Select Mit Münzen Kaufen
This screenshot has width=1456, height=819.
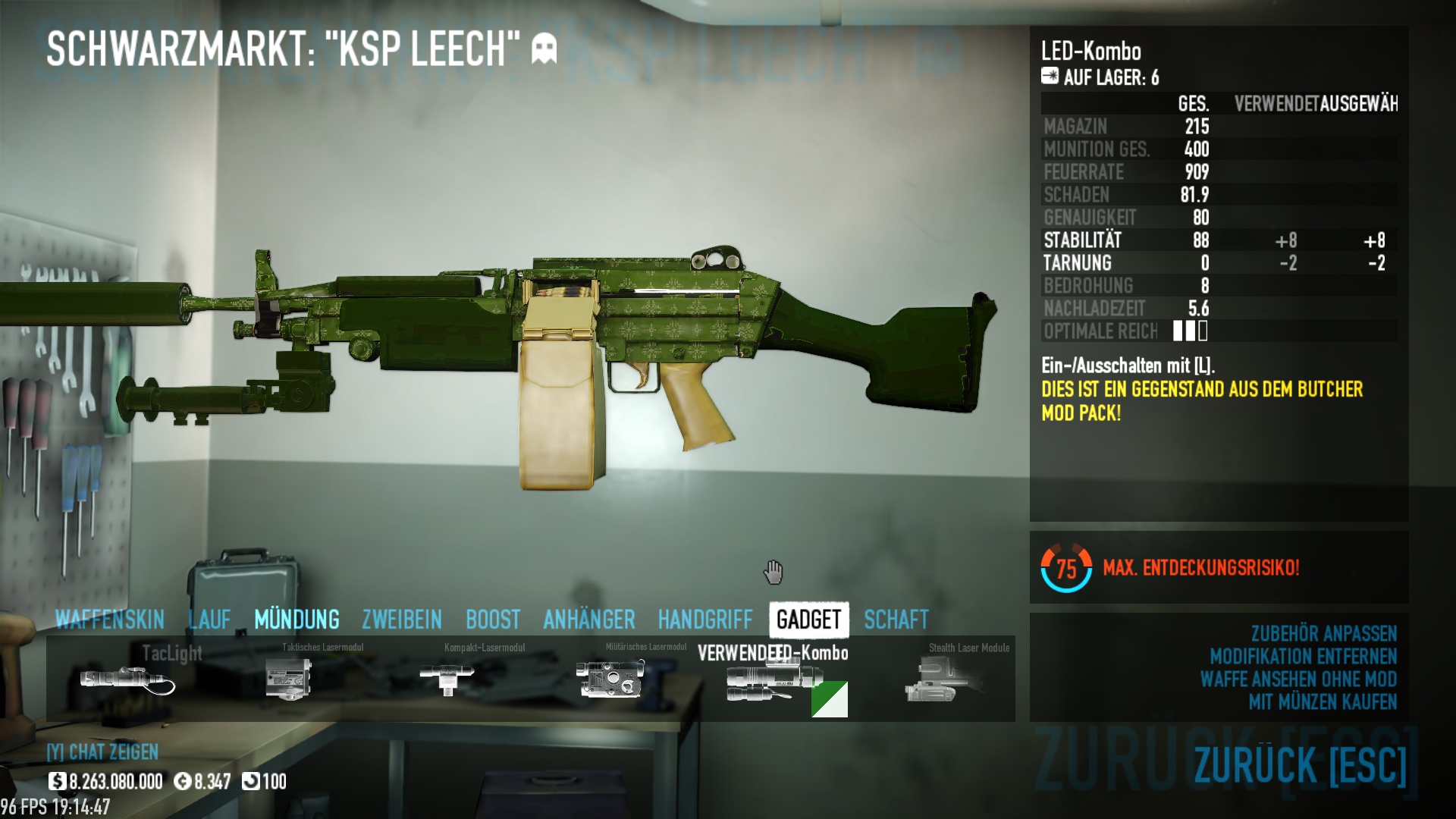(1323, 701)
